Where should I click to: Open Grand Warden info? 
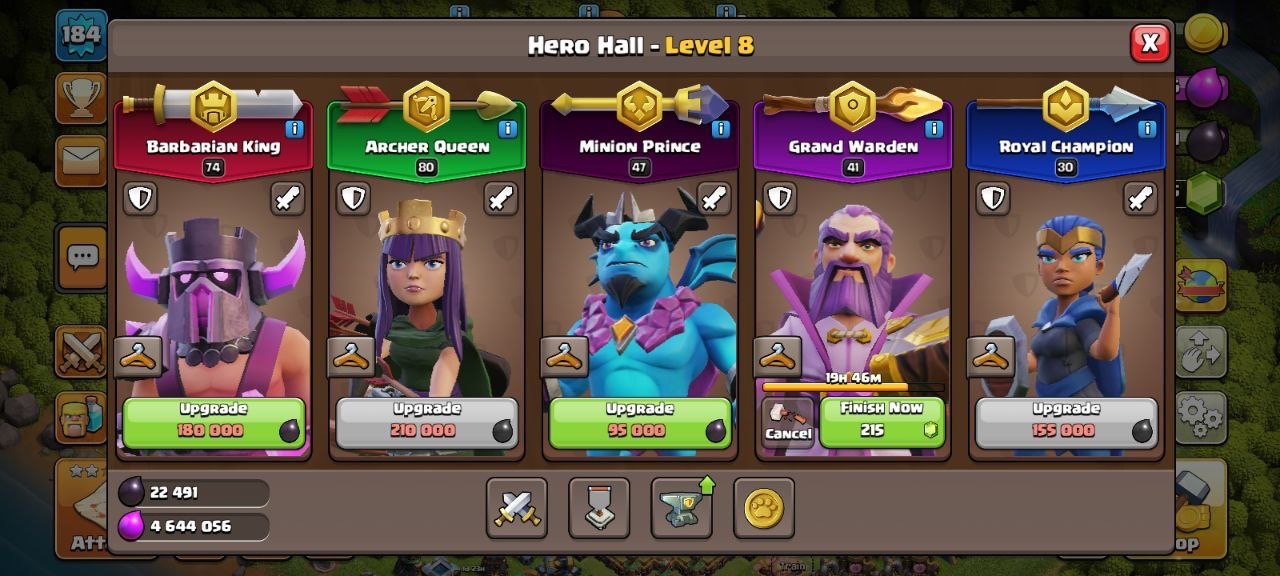[934, 129]
